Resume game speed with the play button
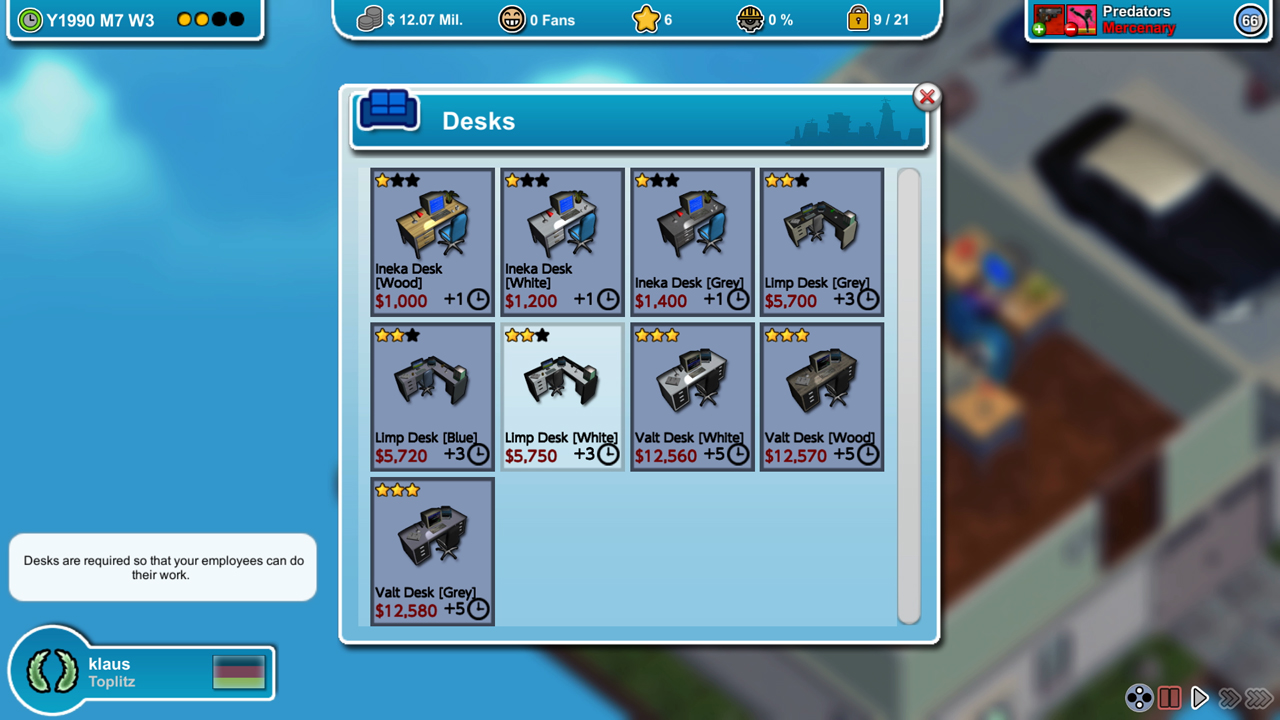The width and height of the screenshot is (1280, 720). point(1200,697)
